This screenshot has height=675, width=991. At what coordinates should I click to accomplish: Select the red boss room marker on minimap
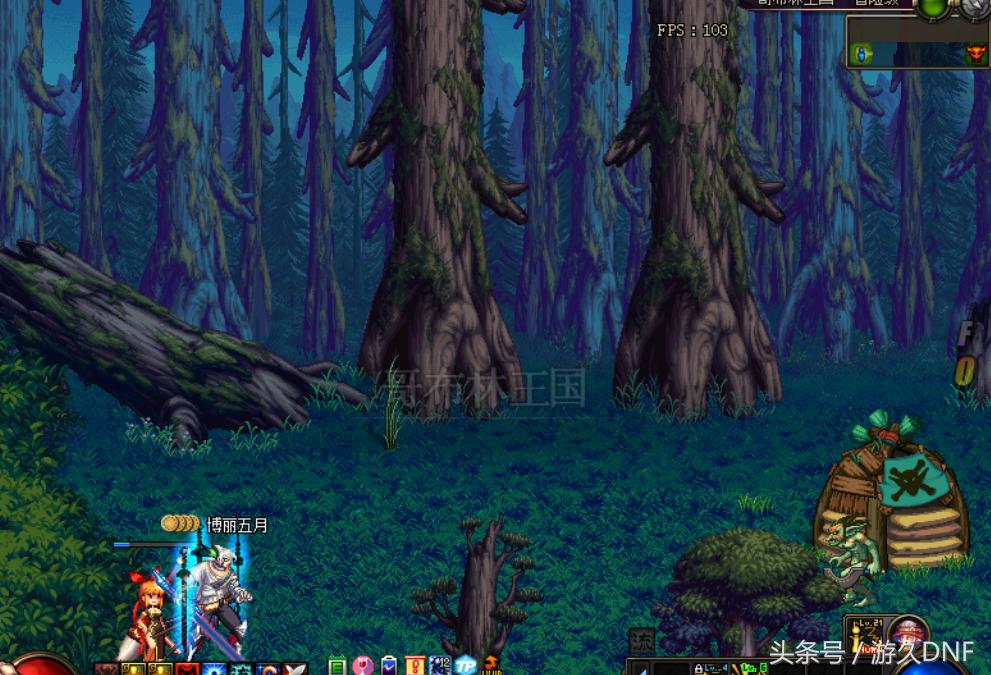click(x=975, y=54)
